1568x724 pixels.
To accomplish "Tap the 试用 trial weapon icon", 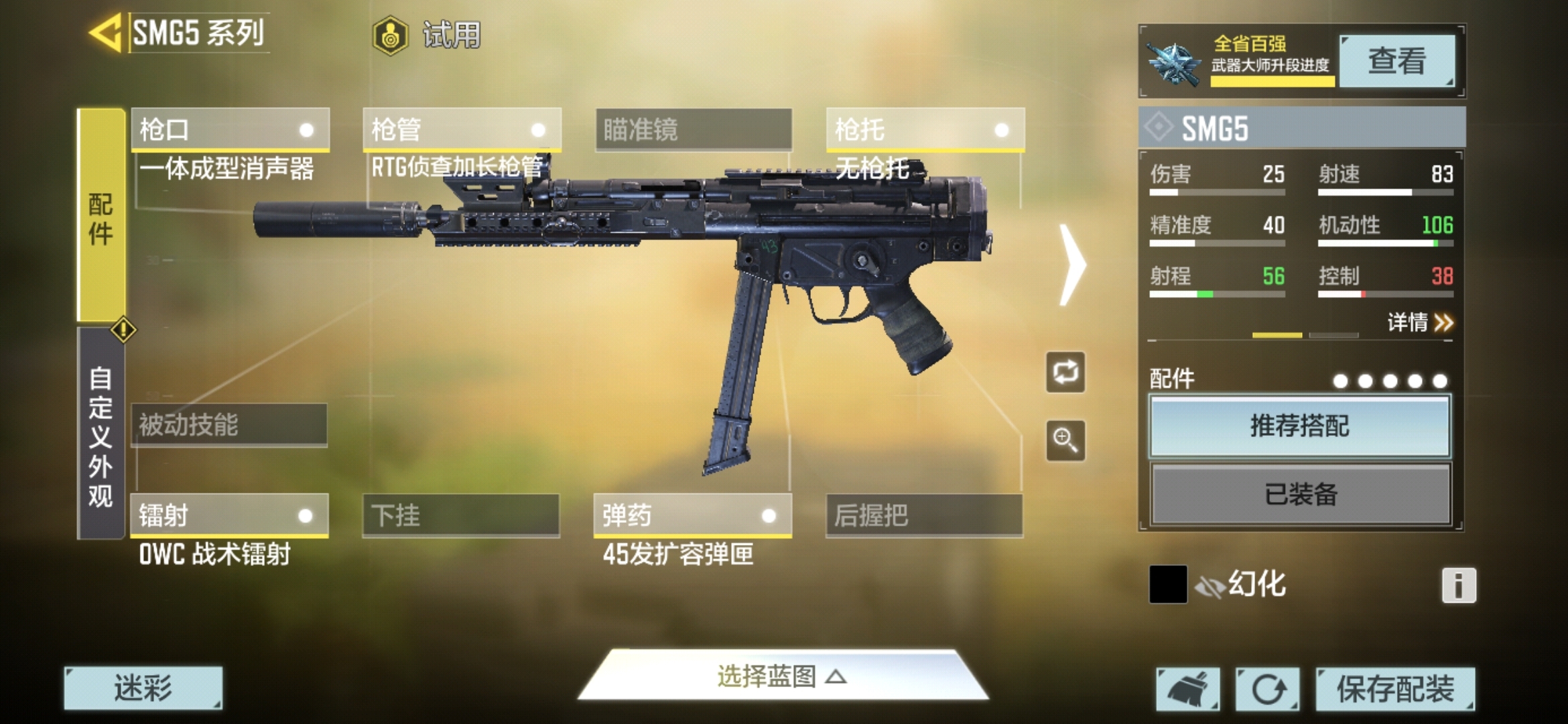I will pos(391,37).
